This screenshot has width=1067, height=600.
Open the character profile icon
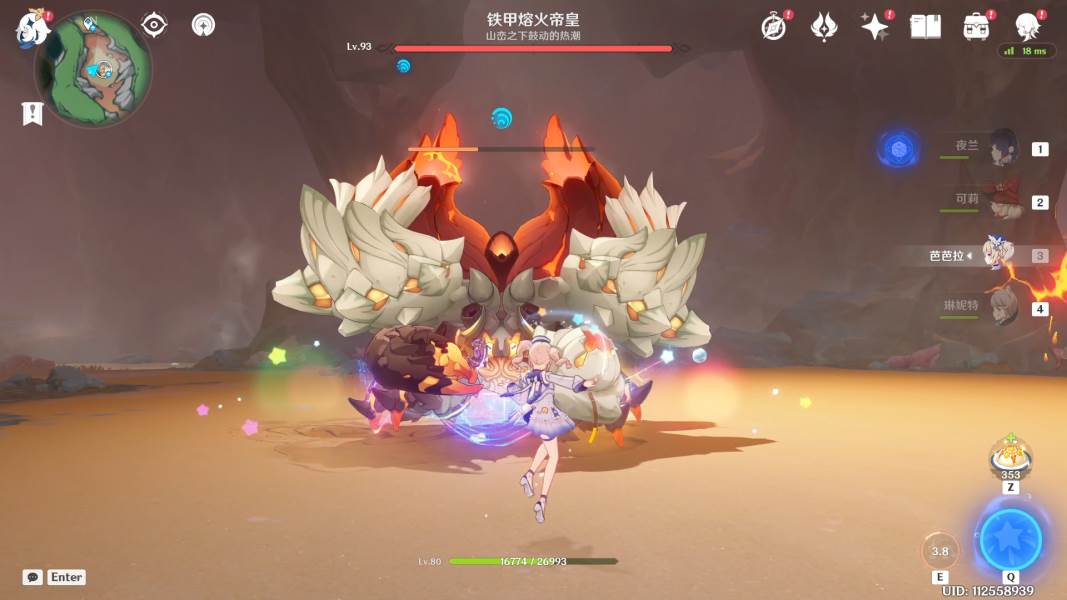(1027, 27)
